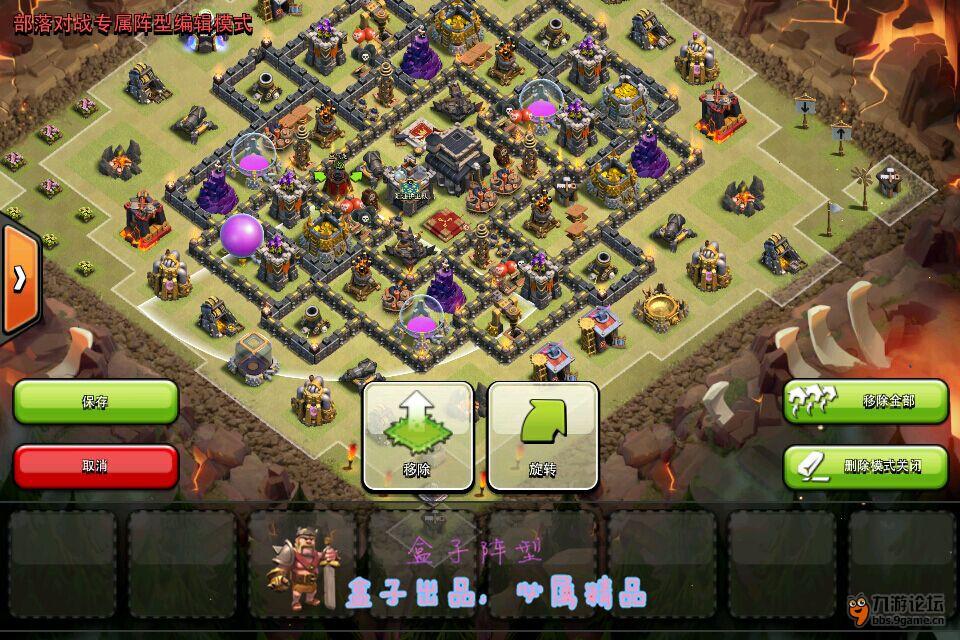The image size is (960, 640).
Task: Remove all buildings with 移除全部
Action: click(x=865, y=401)
